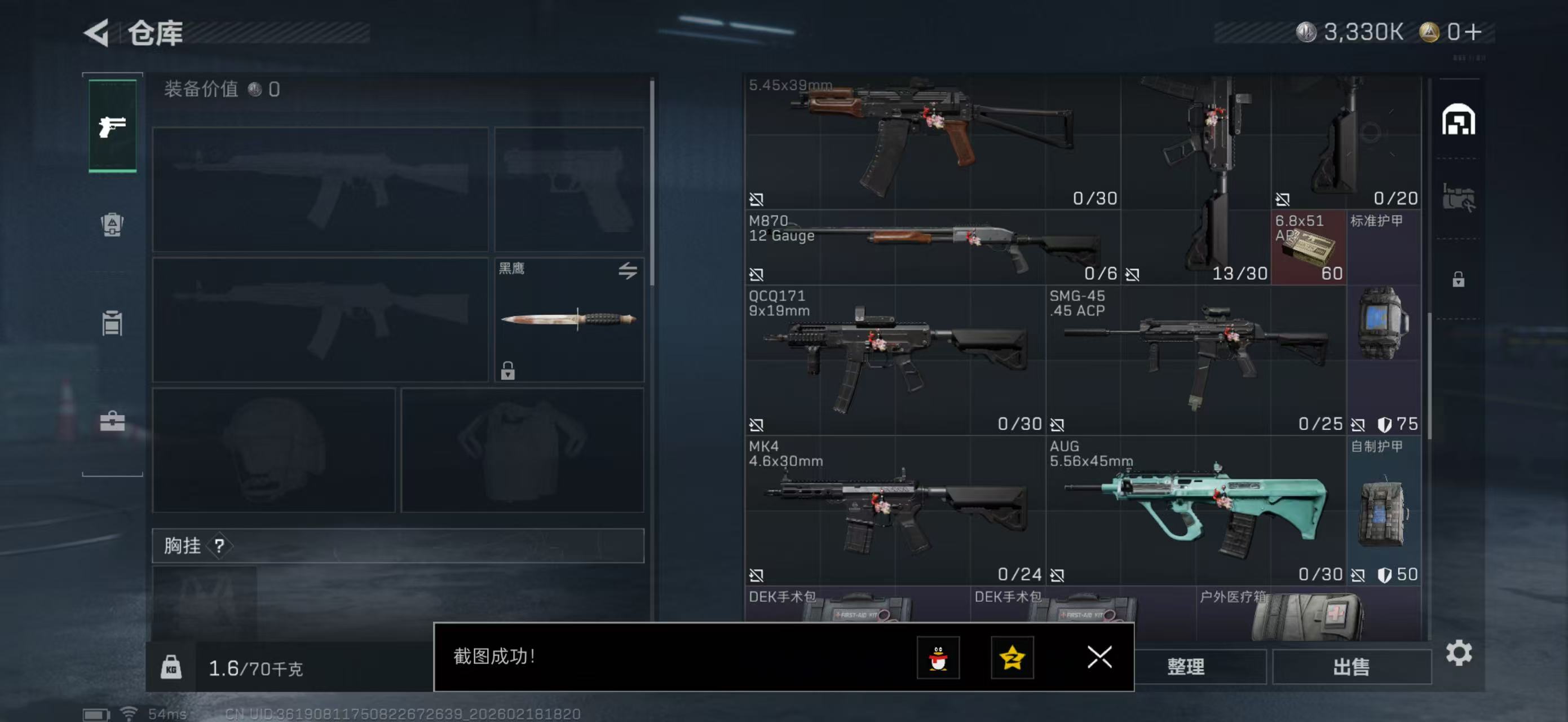Choose the QCQ171 9x19mm submachine gun
Viewport: 1568px width, 722px height.
(x=895, y=360)
